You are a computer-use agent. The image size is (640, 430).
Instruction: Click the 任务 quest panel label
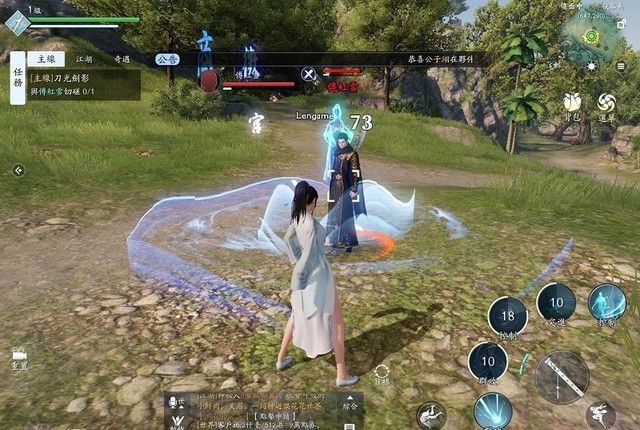[x=17, y=78]
